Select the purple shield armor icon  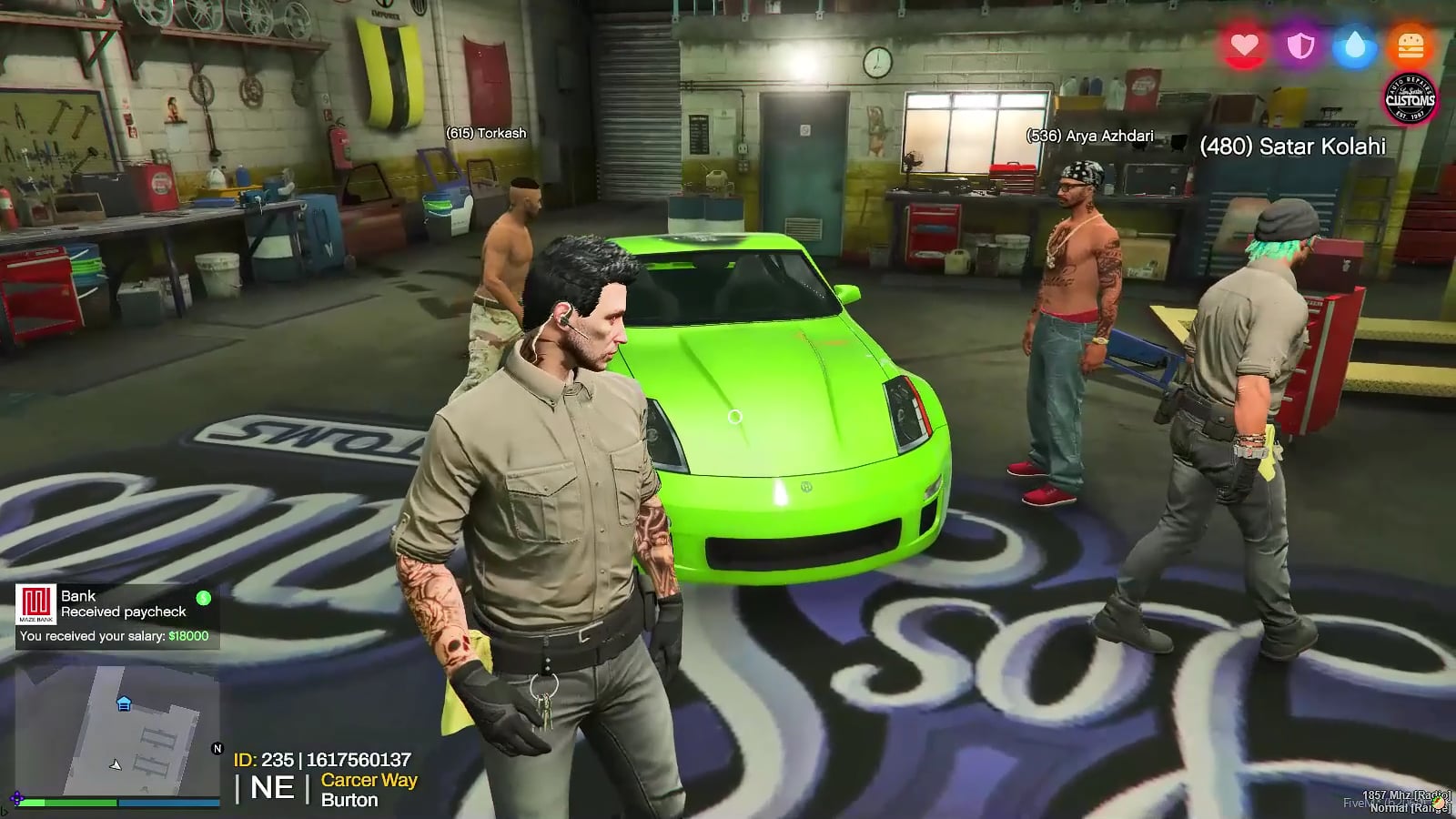pos(1300,45)
